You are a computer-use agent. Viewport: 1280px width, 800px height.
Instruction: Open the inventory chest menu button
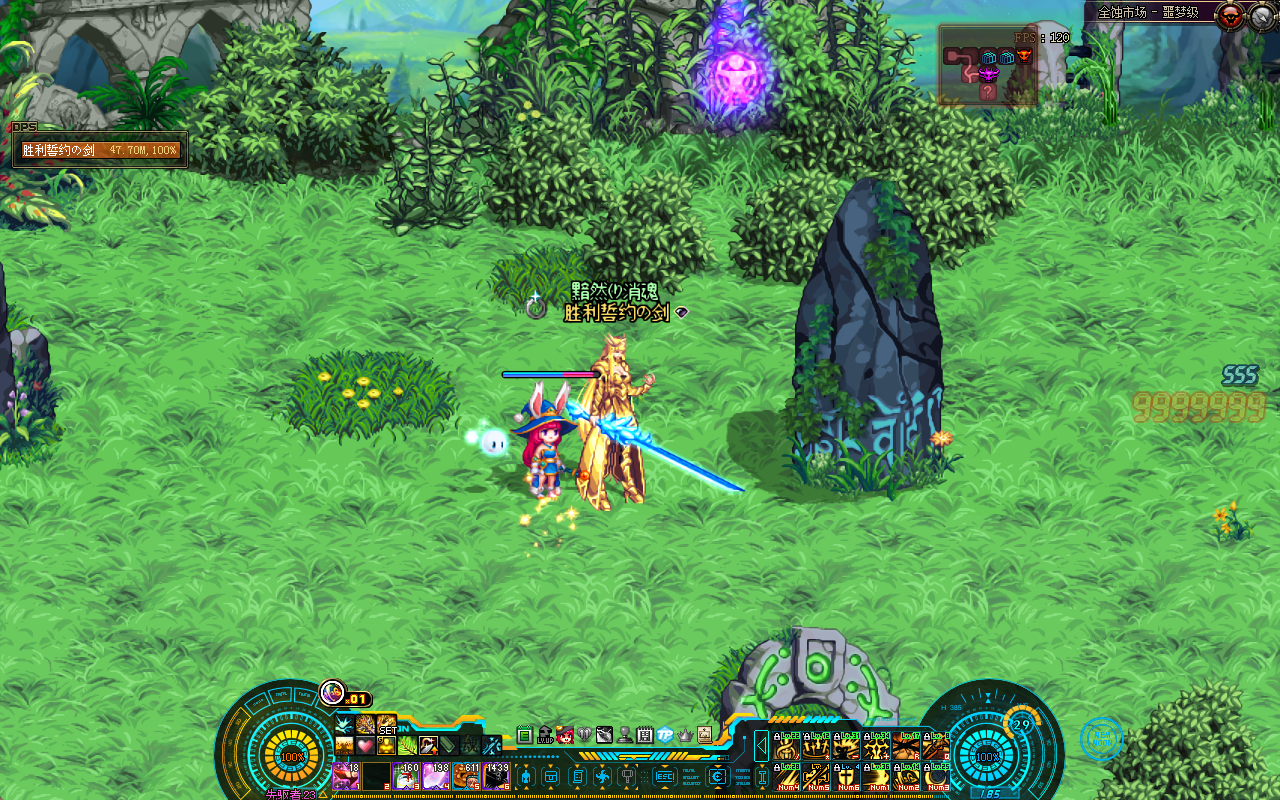pos(550,776)
